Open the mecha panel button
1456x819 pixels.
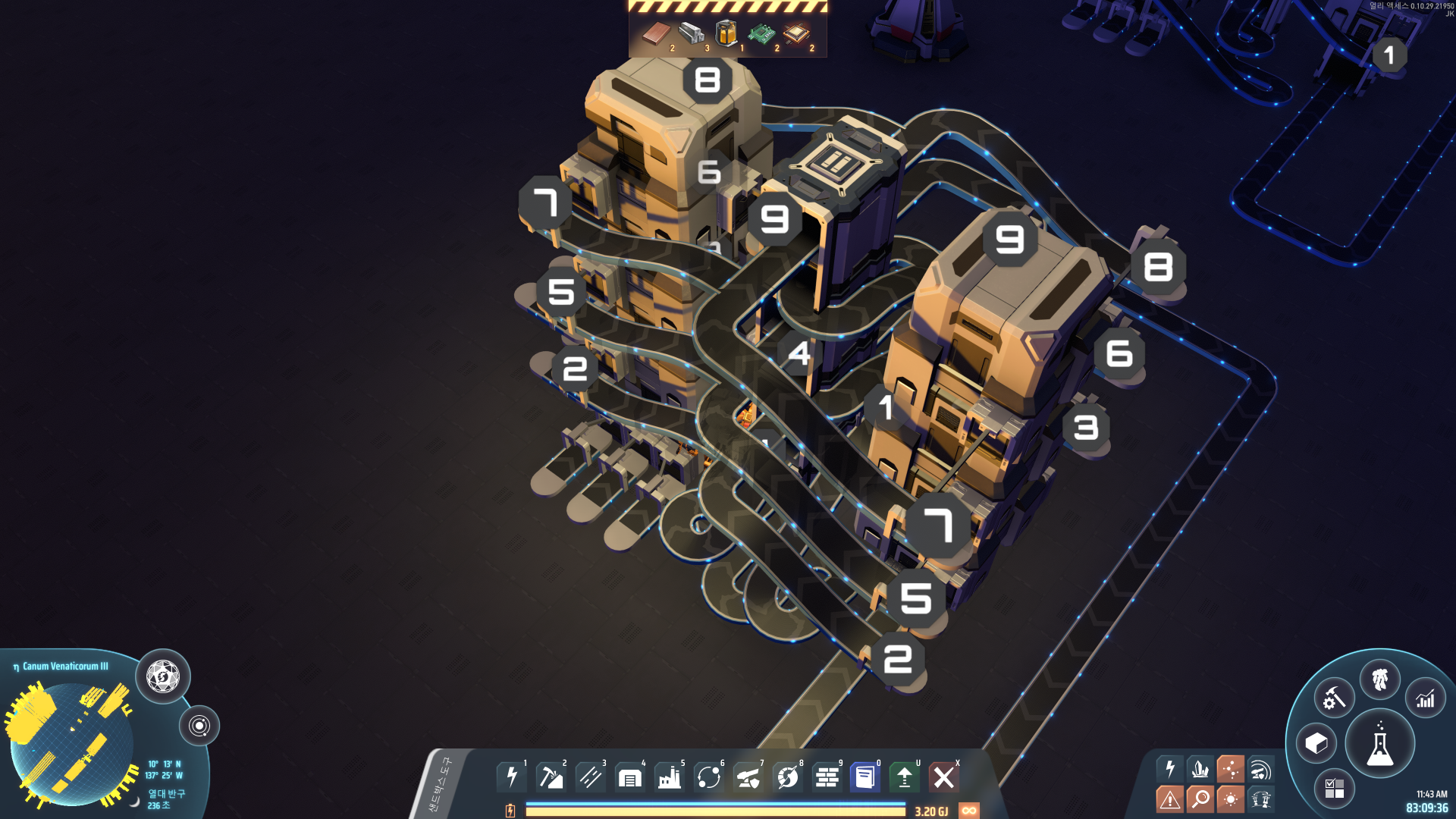[1380, 679]
